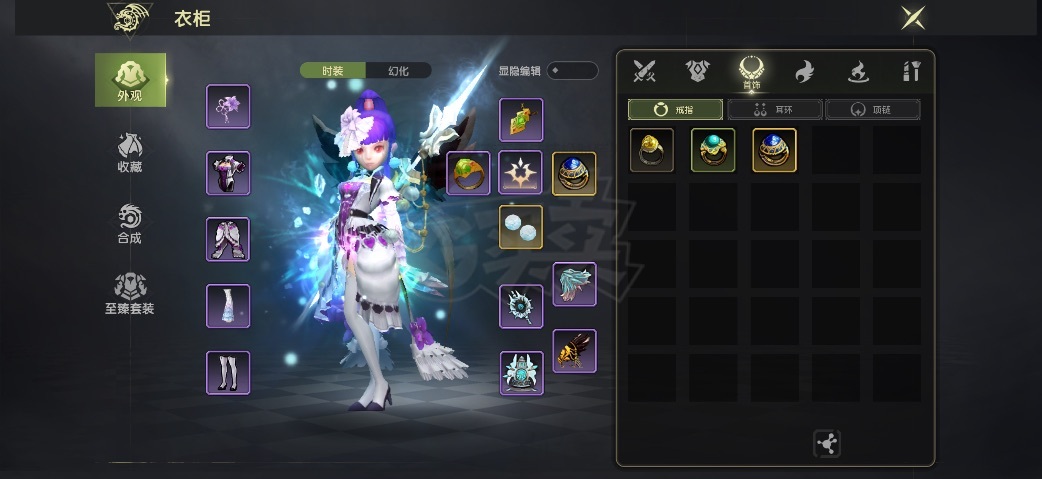Select the 首饰 jewelry category tab
The width and height of the screenshot is (1042, 479).
750,73
